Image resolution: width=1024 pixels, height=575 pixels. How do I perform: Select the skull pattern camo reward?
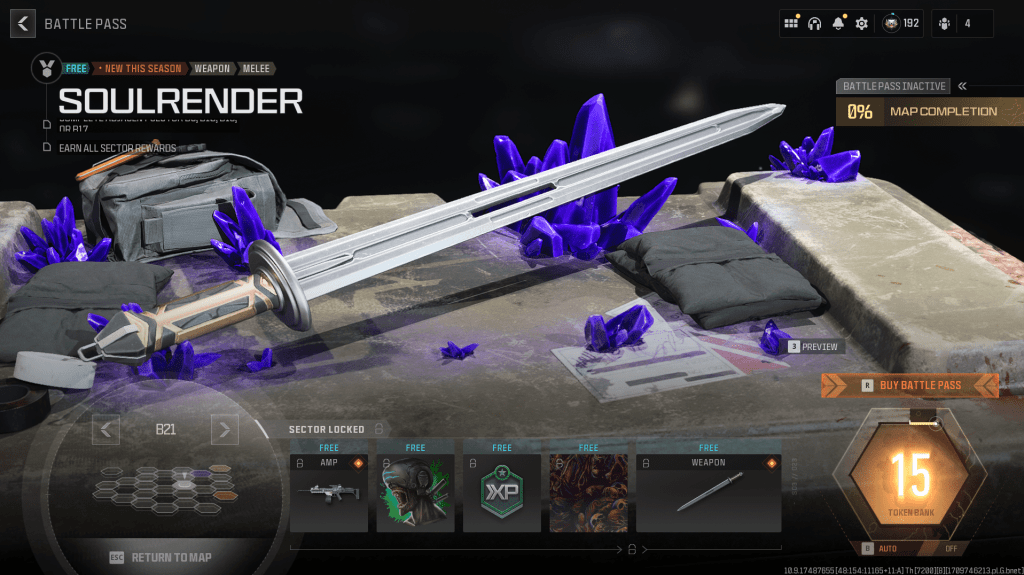point(589,493)
